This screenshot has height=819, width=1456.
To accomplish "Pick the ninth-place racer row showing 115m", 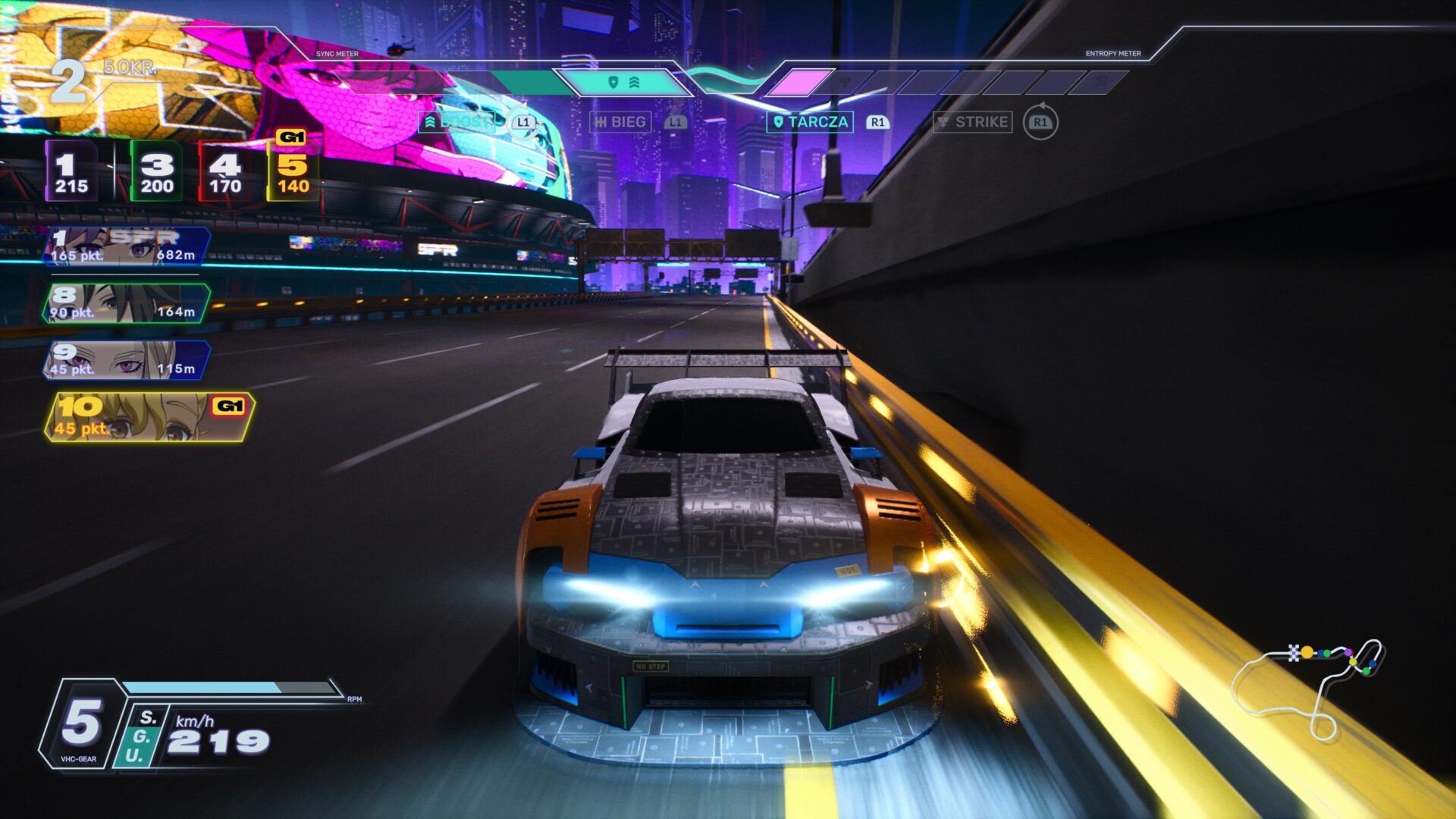I will [x=126, y=360].
